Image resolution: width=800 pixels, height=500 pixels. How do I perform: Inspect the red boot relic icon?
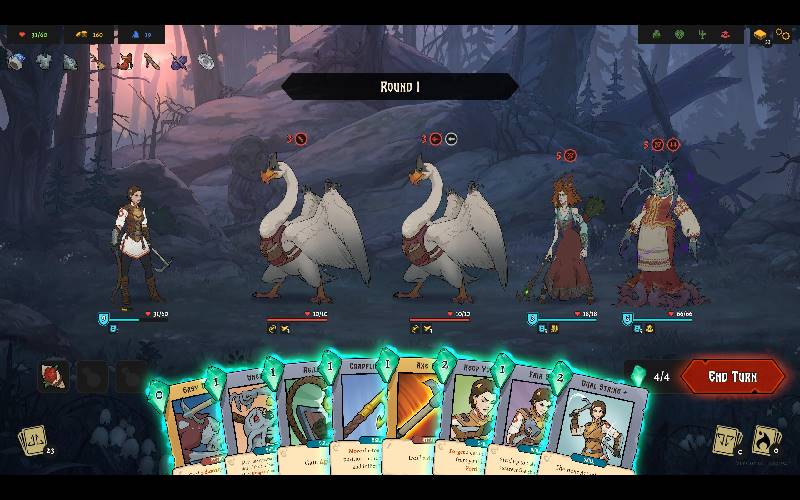pyautogui.click(x=125, y=62)
